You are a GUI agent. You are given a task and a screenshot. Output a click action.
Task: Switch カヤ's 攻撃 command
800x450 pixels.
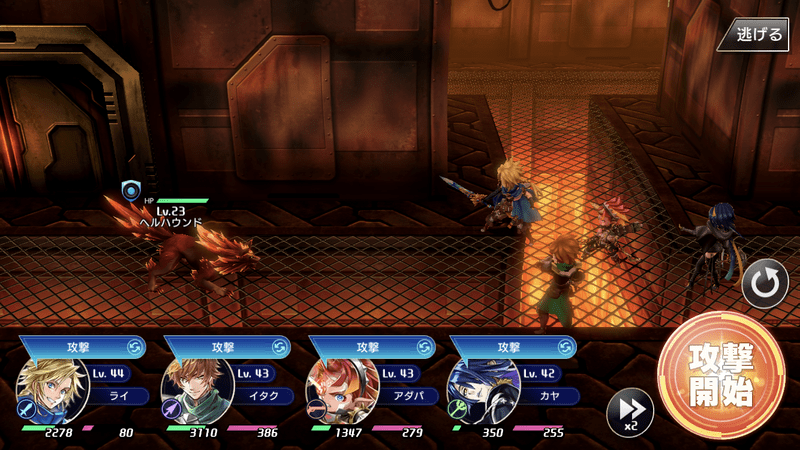(x=567, y=346)
